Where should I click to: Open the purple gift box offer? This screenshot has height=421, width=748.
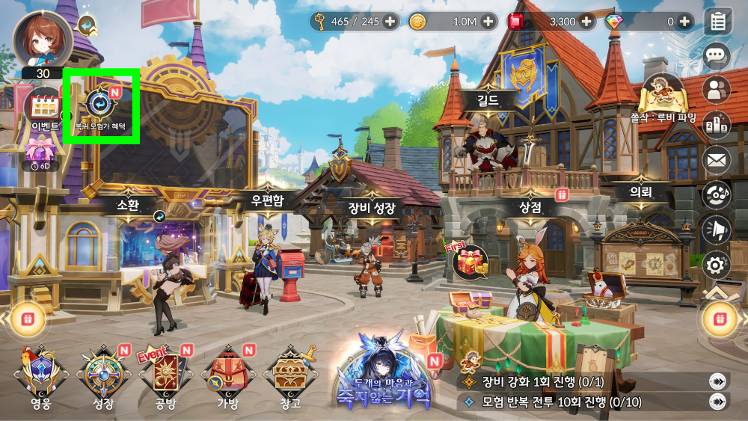pyautogui.click(x=41, y=151)
